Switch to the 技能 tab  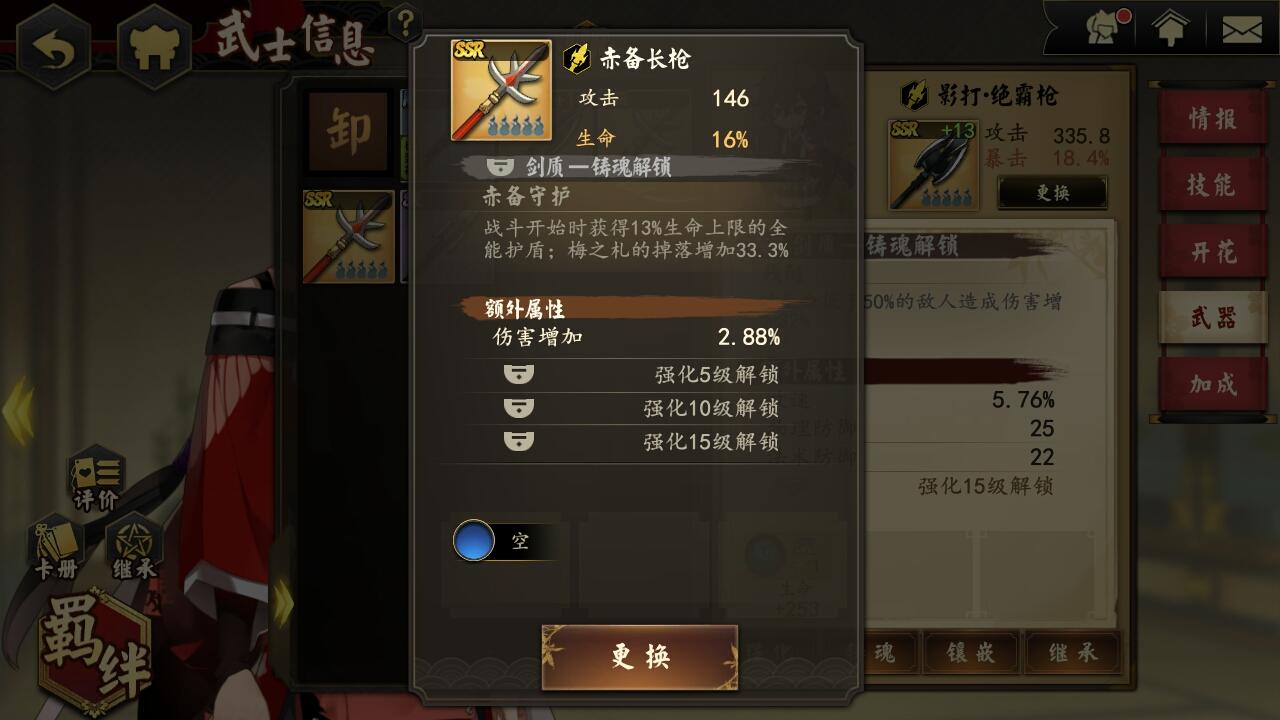point(1213,186)
